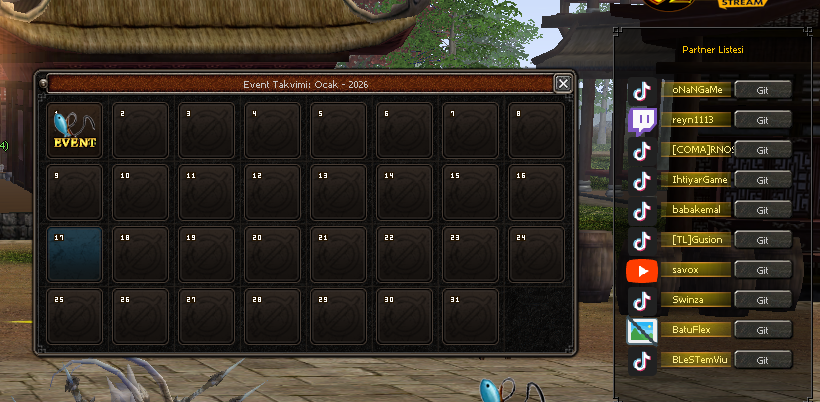
Task: Click the YouTube icon beside savox
Action: [x=642, y=271]
